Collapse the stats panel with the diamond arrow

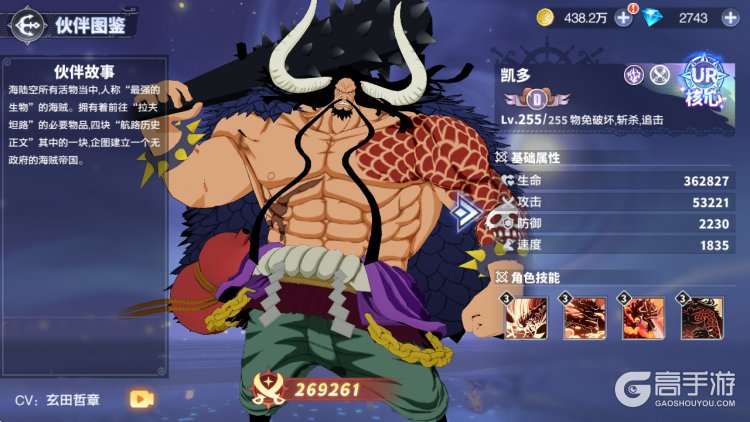pyautogui.click(x=464, y=212)
